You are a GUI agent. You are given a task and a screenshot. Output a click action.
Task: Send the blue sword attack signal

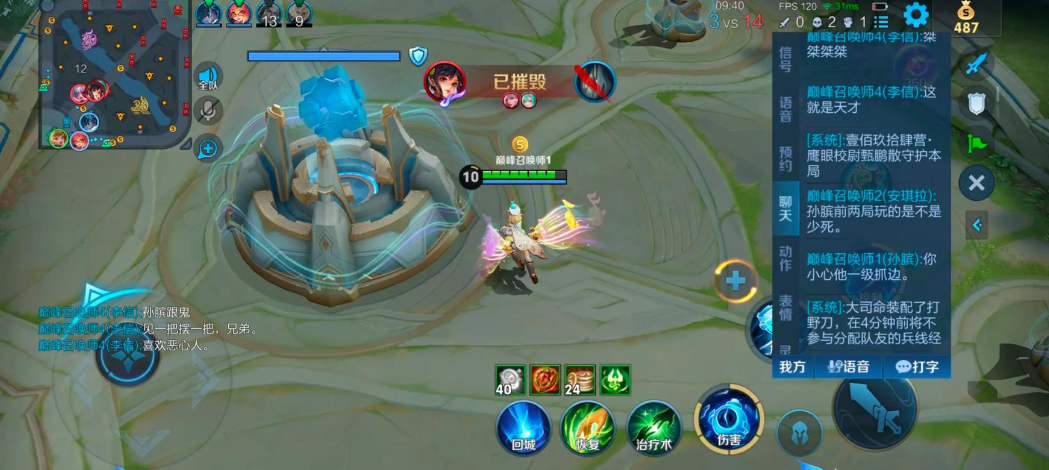click(x=976, y=64)
